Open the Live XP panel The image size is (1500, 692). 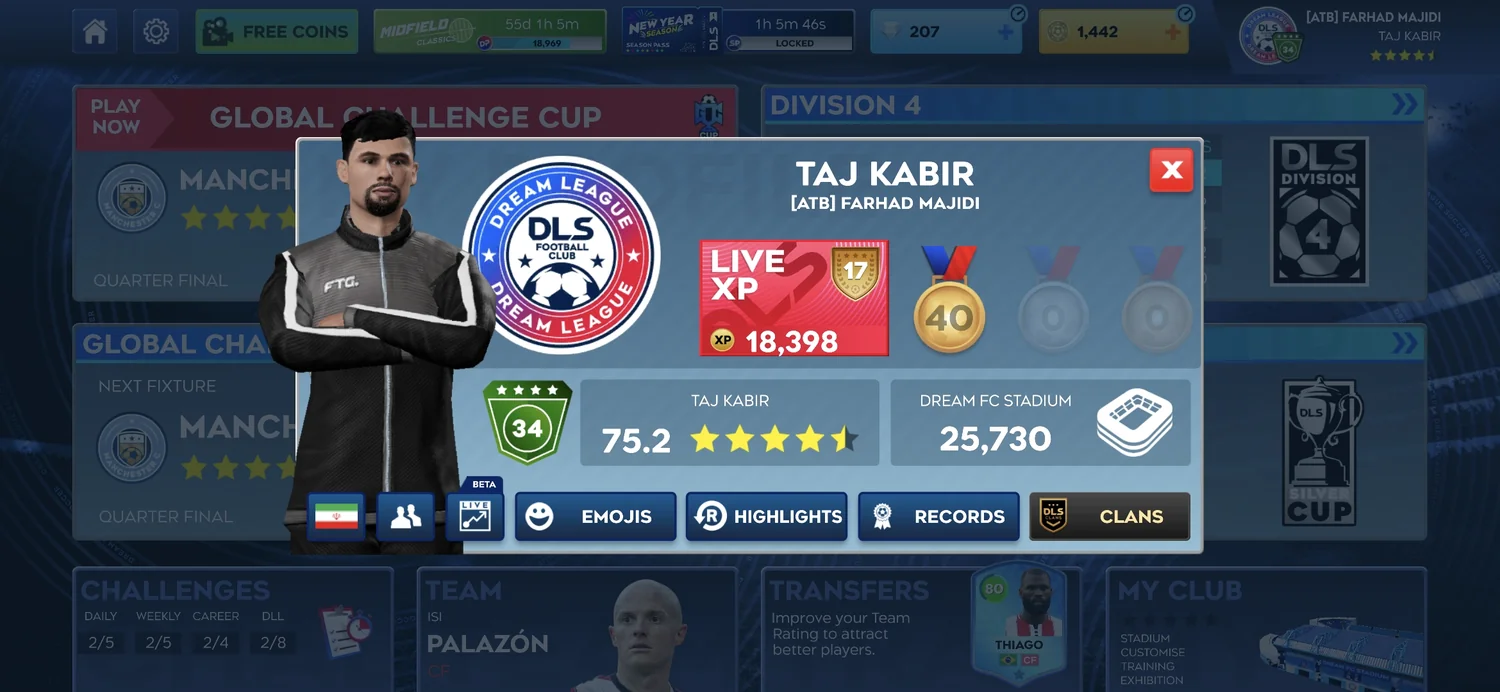point(794,298)
